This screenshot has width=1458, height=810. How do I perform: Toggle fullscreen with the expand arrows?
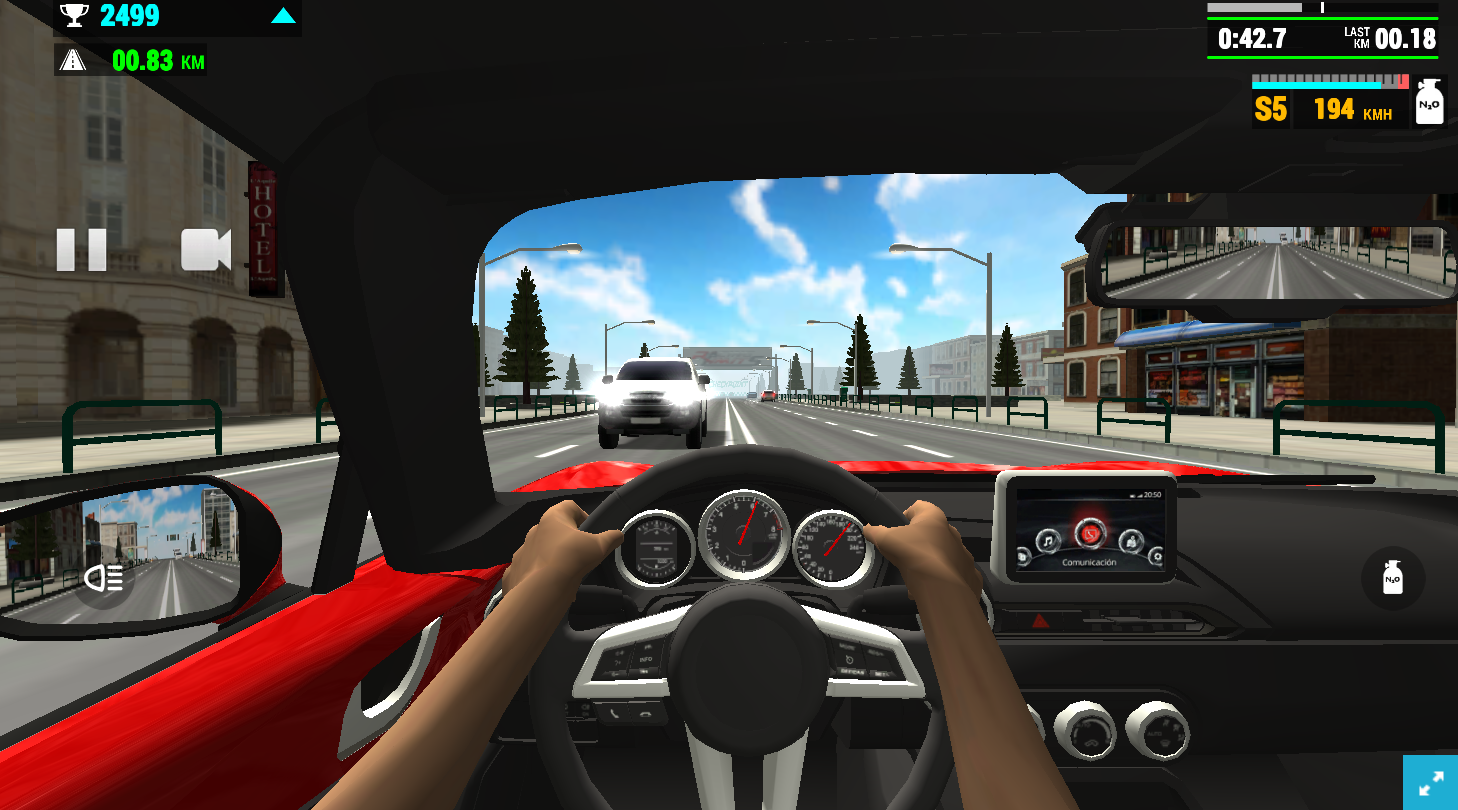click(x=1434, y=785)
